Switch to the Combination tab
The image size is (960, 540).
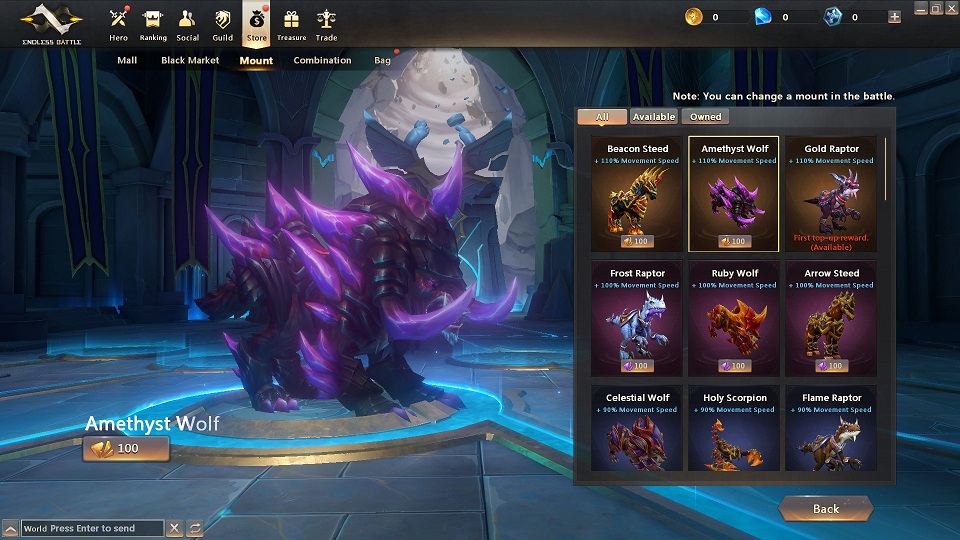322,60
